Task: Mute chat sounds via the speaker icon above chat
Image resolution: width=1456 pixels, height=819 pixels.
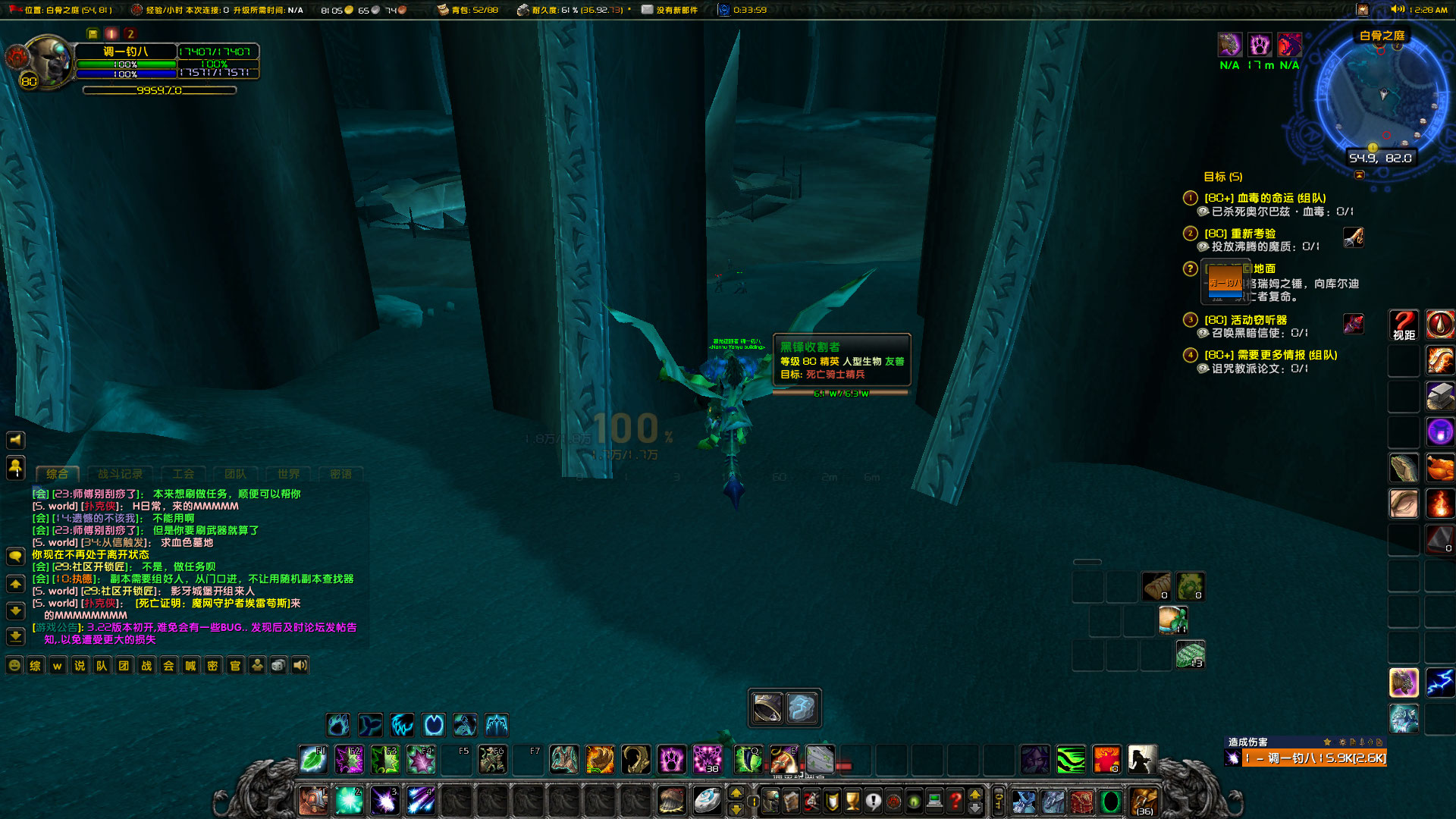Action: [14, 440]
